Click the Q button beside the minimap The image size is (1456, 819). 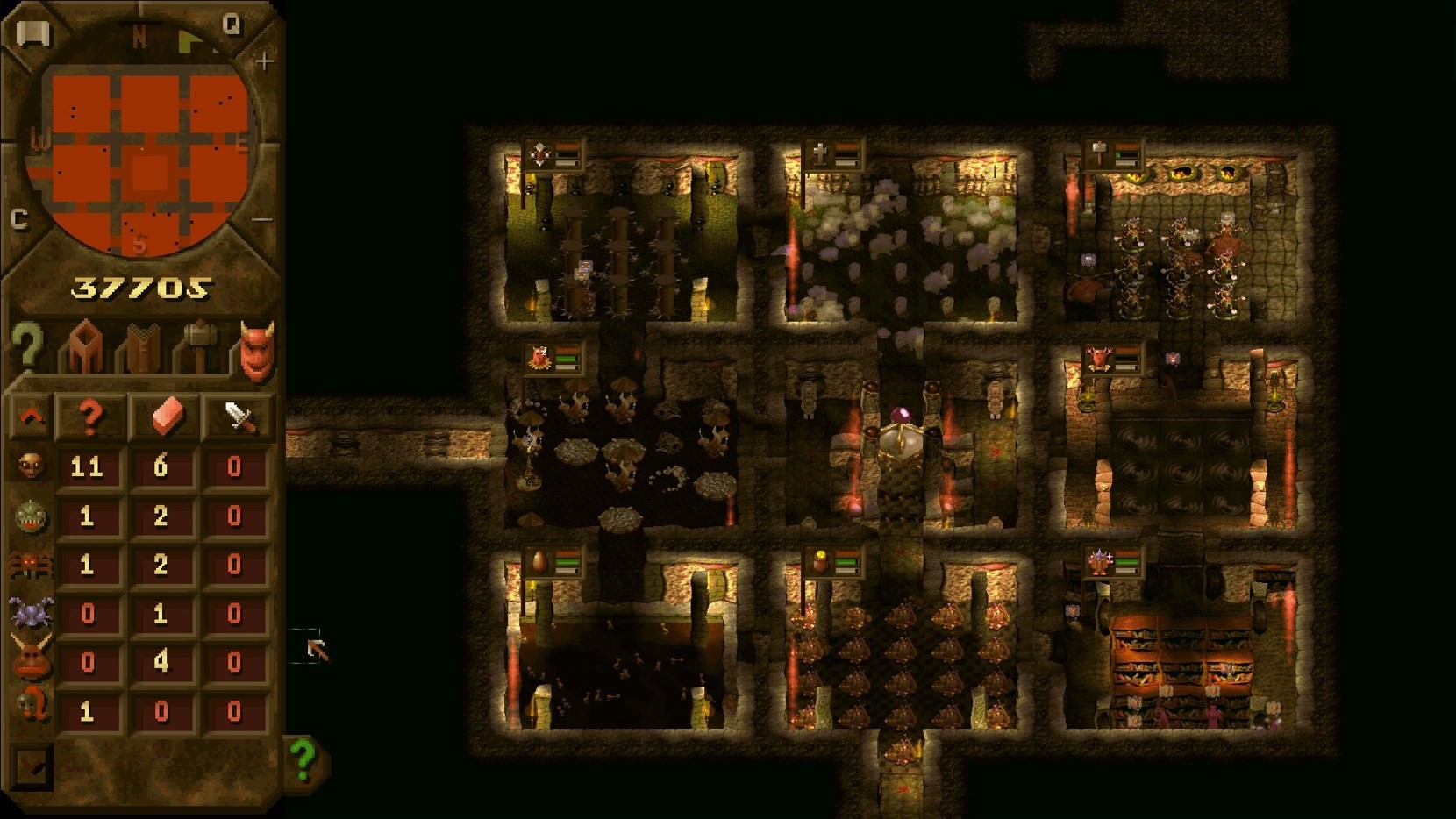232,25
